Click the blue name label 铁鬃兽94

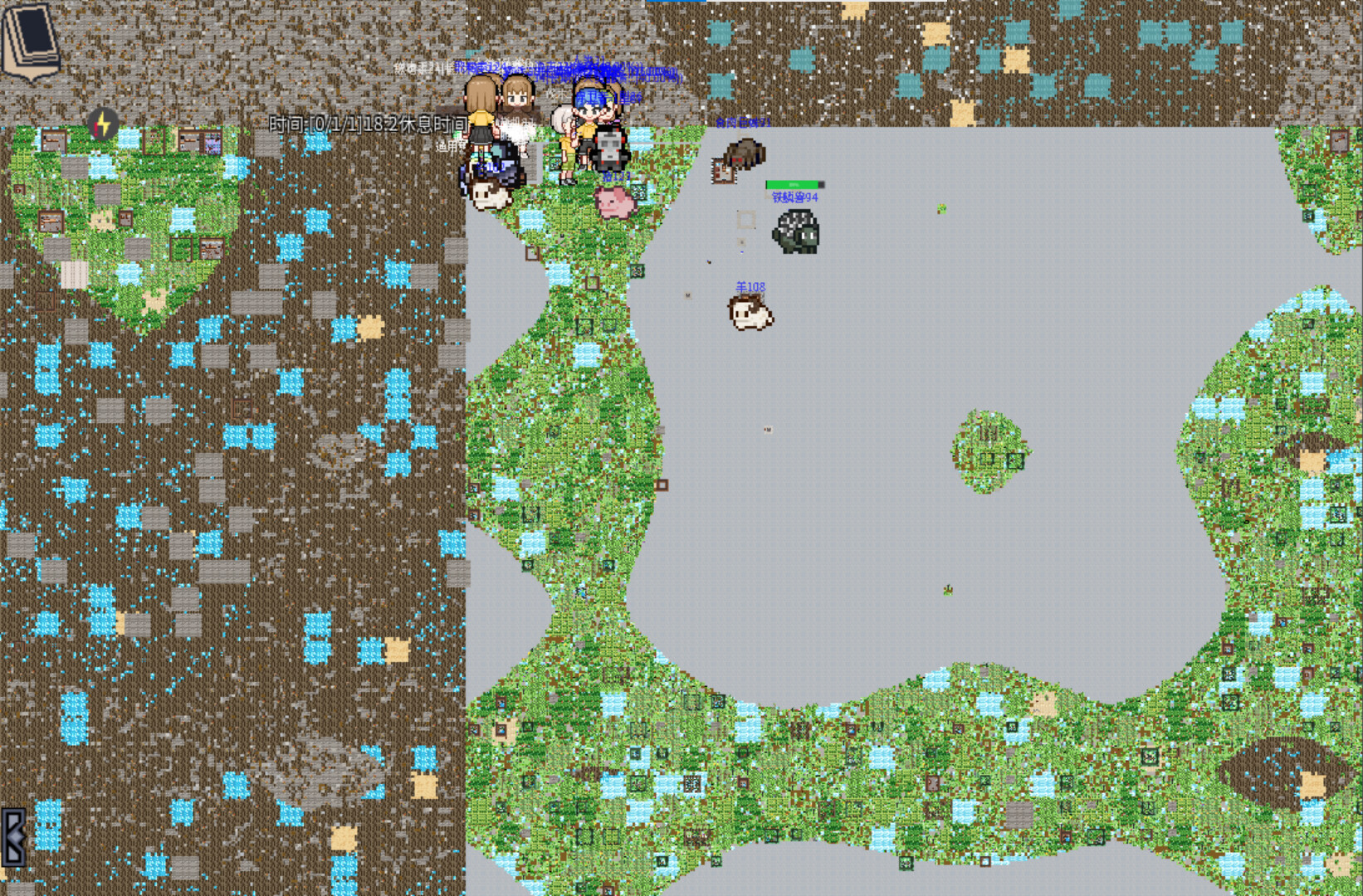794,197
